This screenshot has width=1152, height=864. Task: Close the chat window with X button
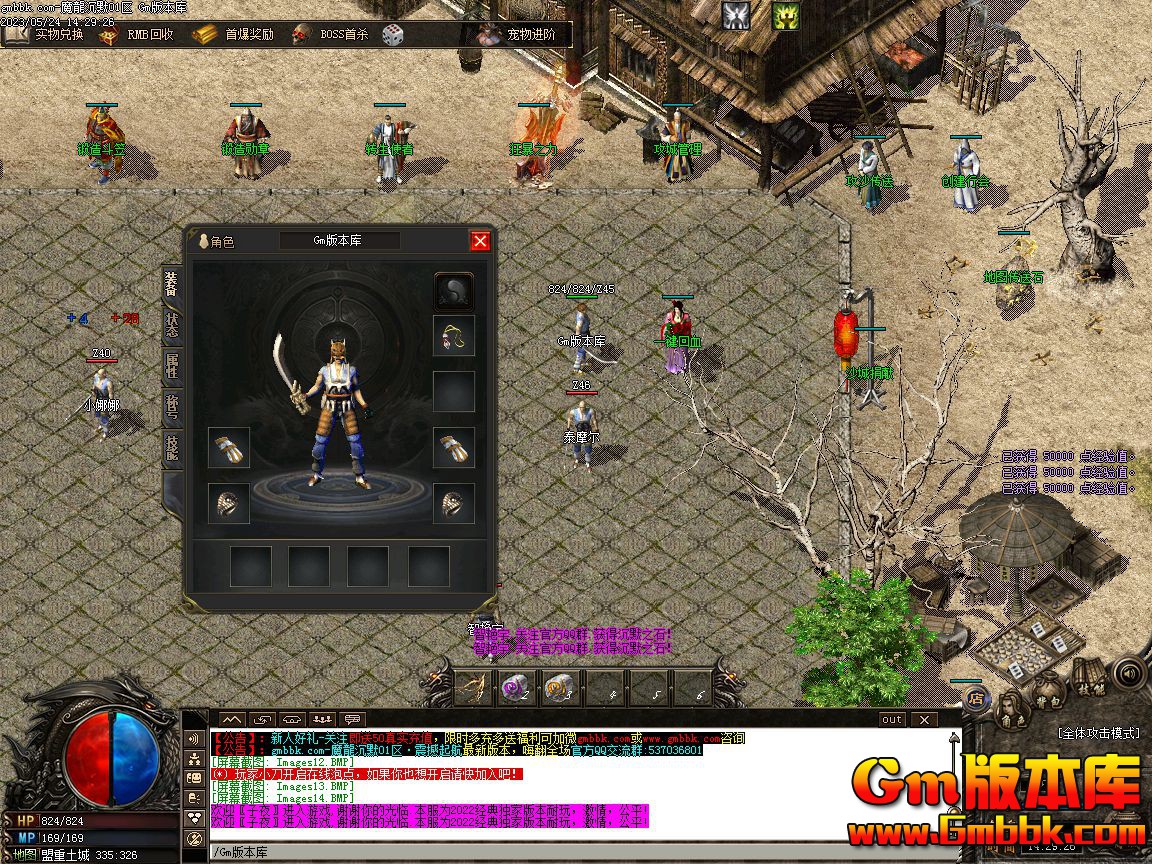point(924,719)
